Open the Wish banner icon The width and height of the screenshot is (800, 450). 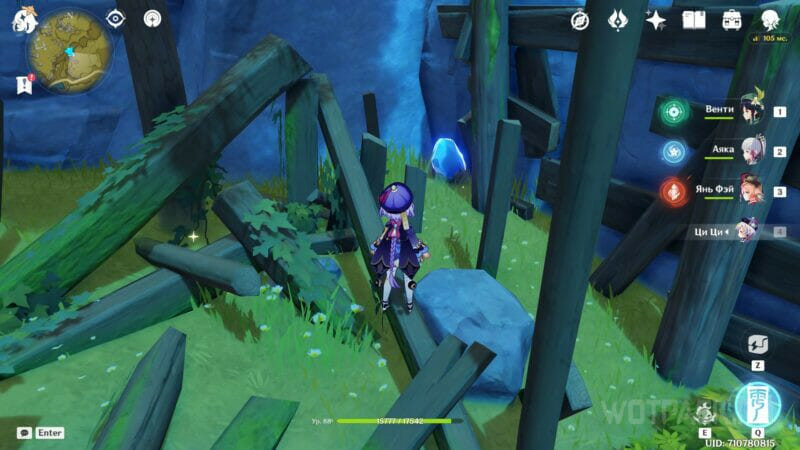point(618,20)
